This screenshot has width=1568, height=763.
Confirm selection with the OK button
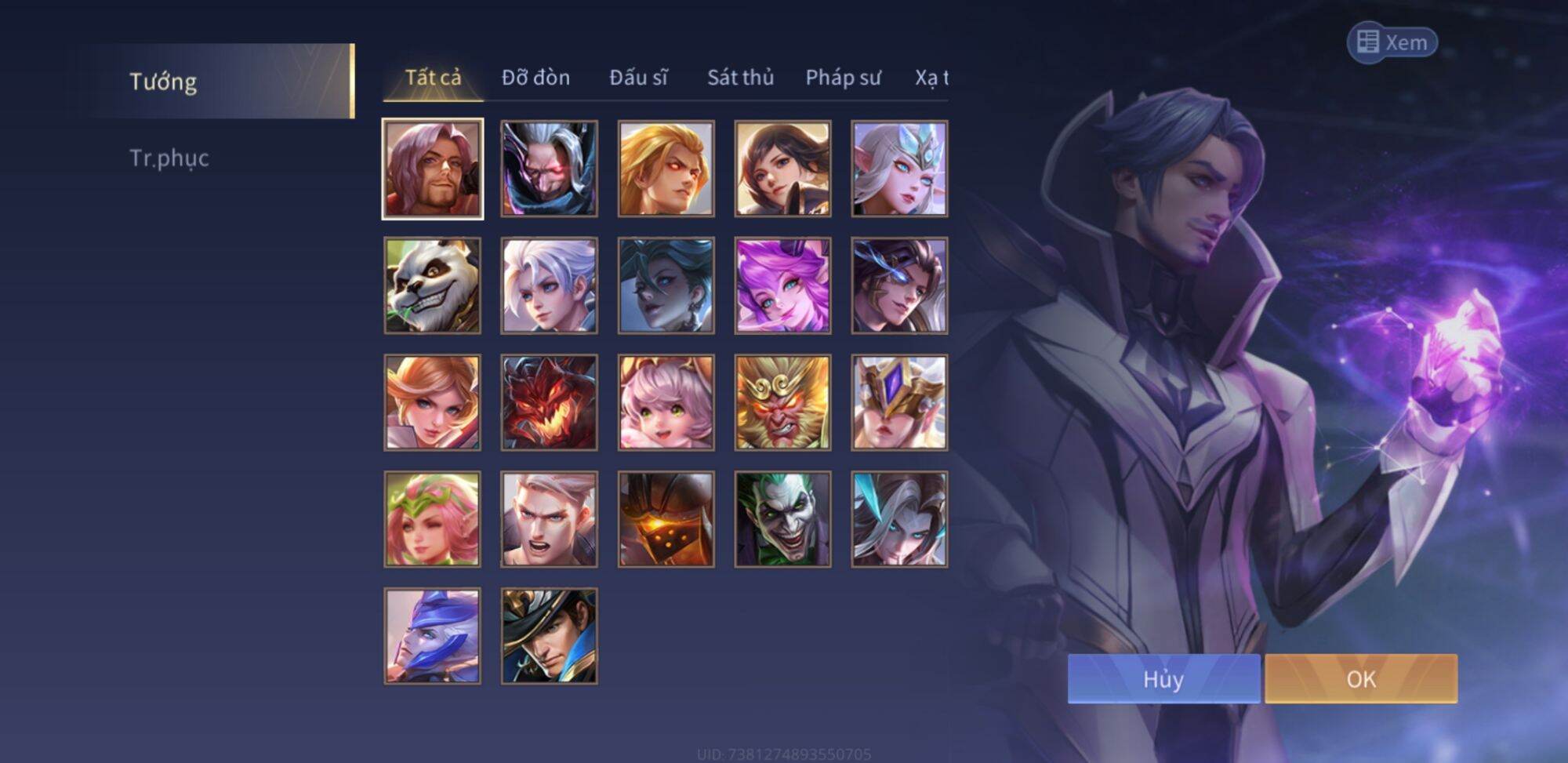[1360, 678]
